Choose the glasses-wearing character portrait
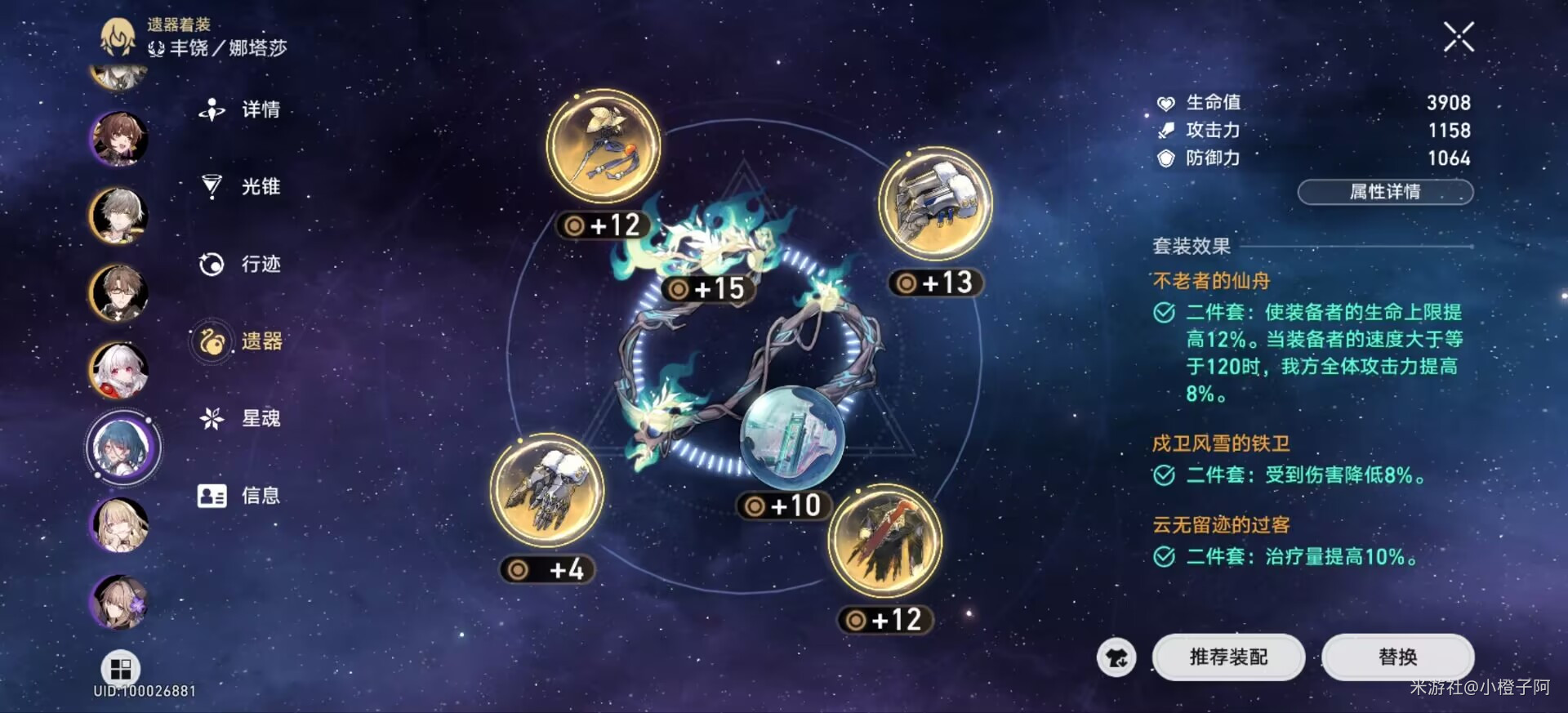 (119, 292)
